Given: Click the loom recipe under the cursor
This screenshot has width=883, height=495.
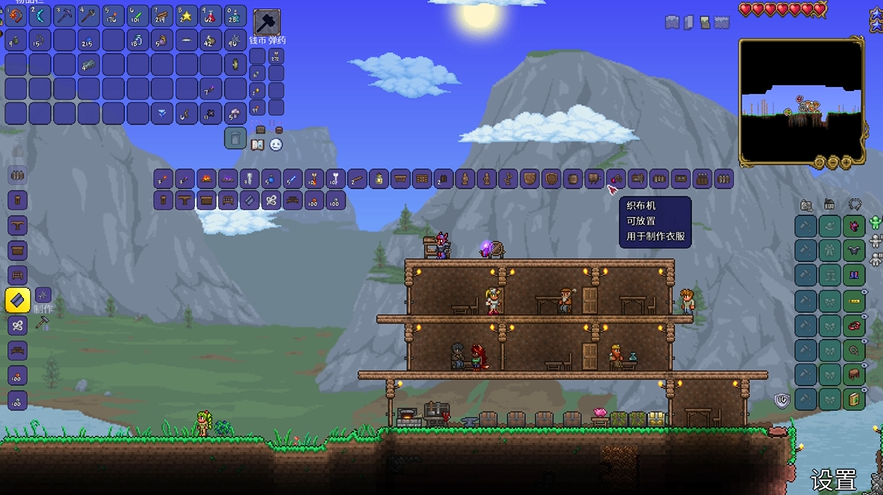Looking at the screenshot, I should [616, 179].
